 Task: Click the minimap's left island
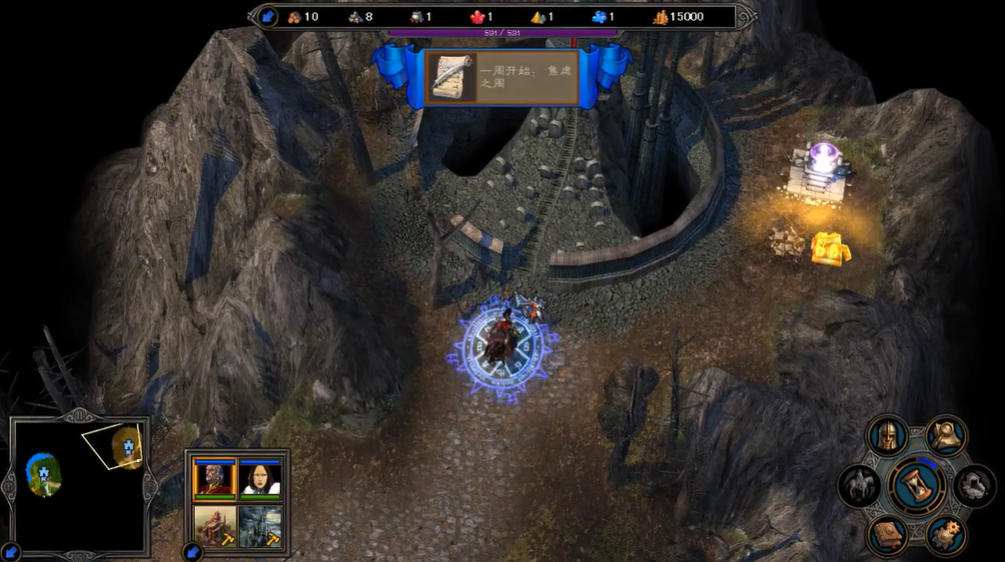[x=44, y=472]
